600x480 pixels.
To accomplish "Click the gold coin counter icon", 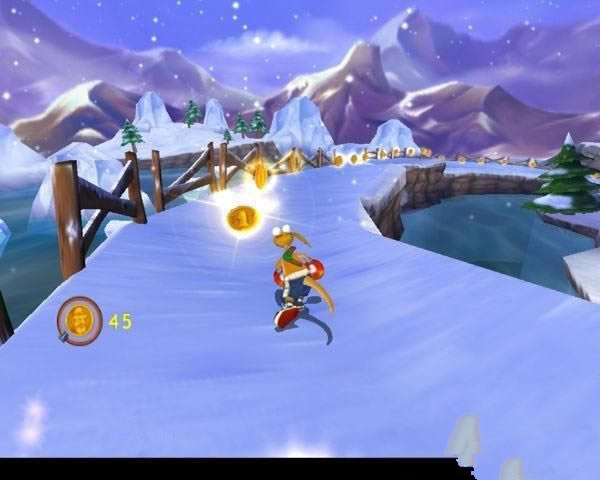I will (78, 320).
